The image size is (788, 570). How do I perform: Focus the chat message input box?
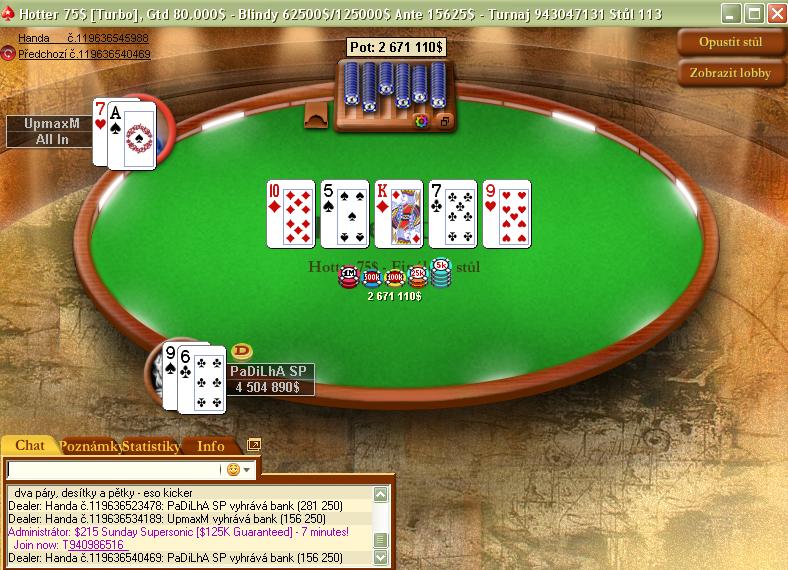pos(113,469)
